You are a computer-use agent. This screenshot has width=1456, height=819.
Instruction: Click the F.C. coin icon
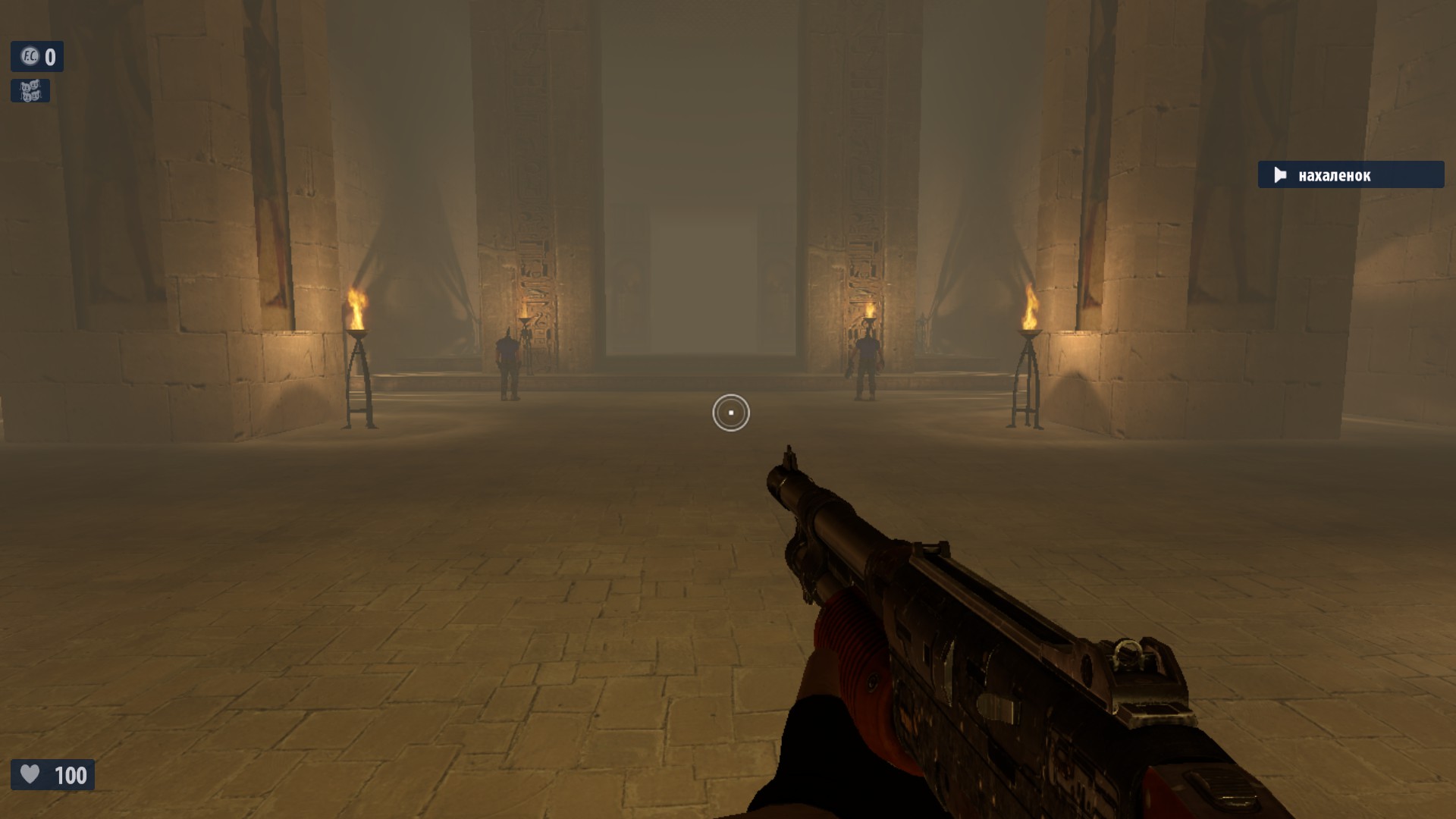29,56
